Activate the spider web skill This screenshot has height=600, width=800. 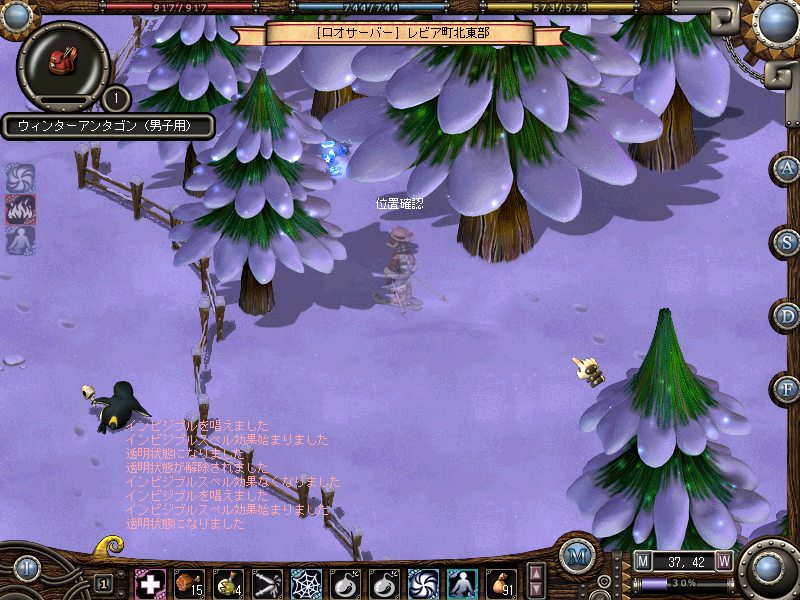[306, 583]
